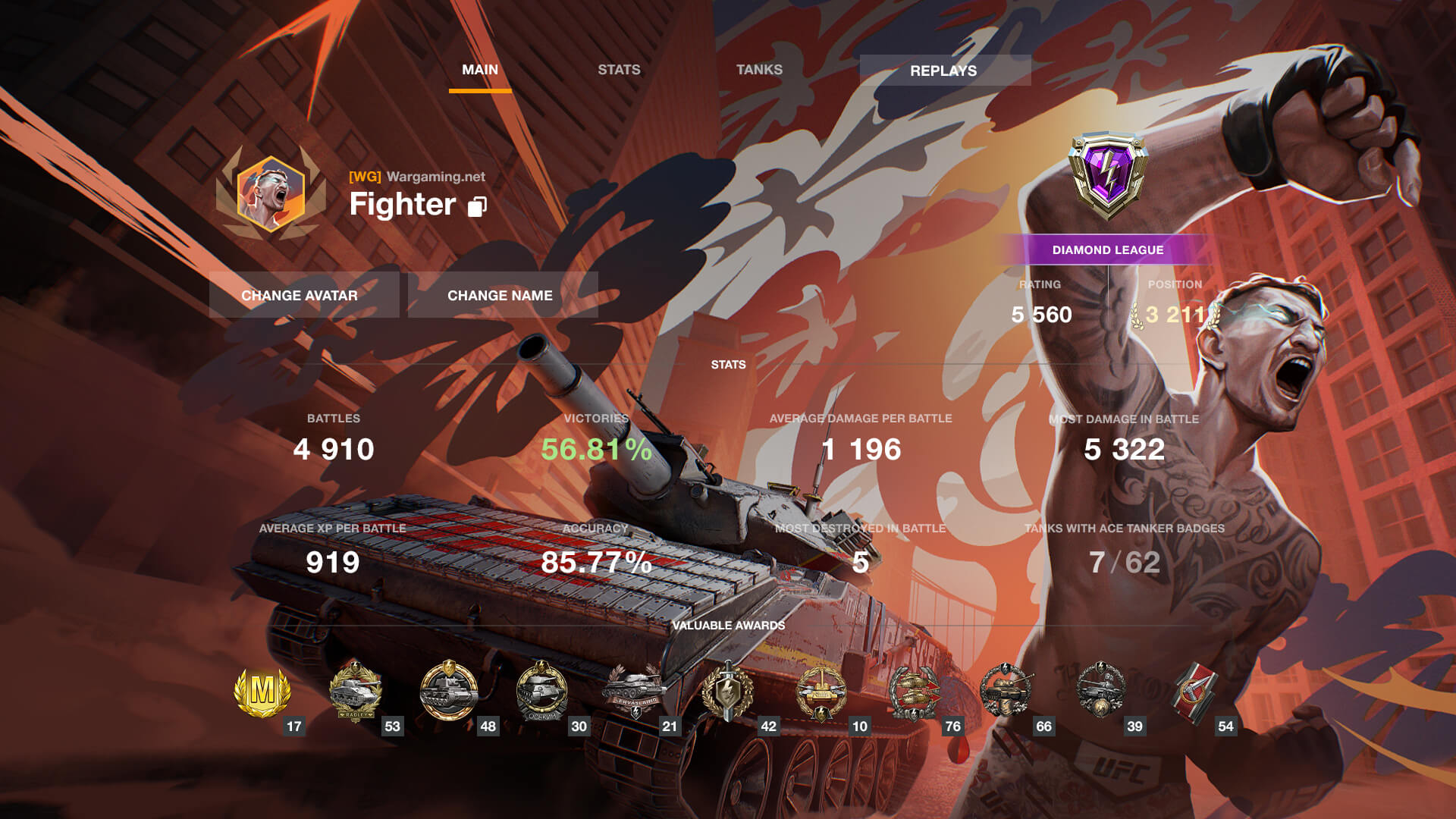Select the award with count 66
1456x819 pixels.
(x=1006, y=692)
